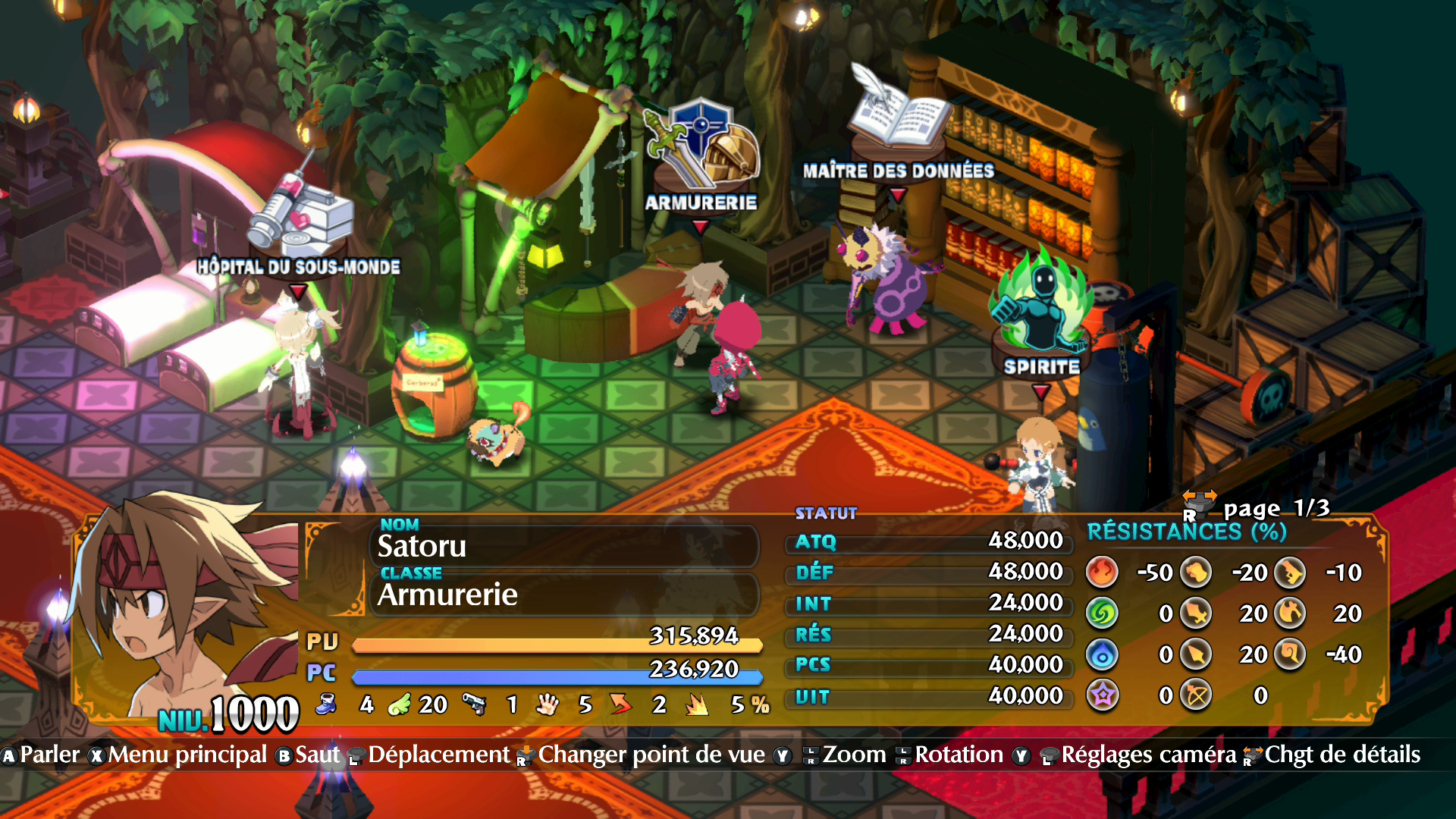
Task: Click the boot movement icon
Action: 327,704
